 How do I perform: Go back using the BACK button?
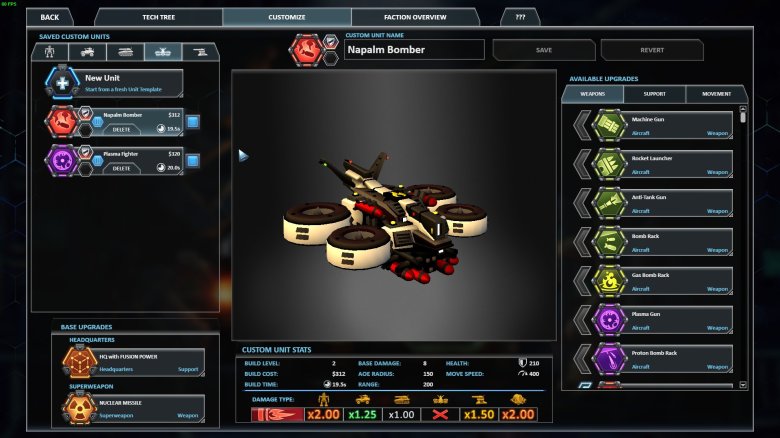point(50,17)
